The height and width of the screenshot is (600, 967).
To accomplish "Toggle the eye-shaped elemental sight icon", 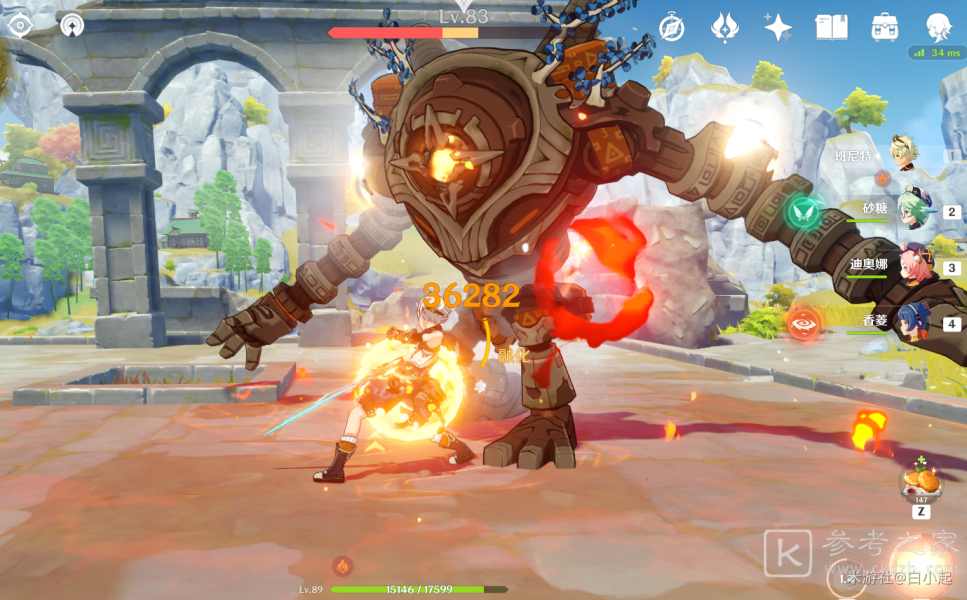I will 20,25.
